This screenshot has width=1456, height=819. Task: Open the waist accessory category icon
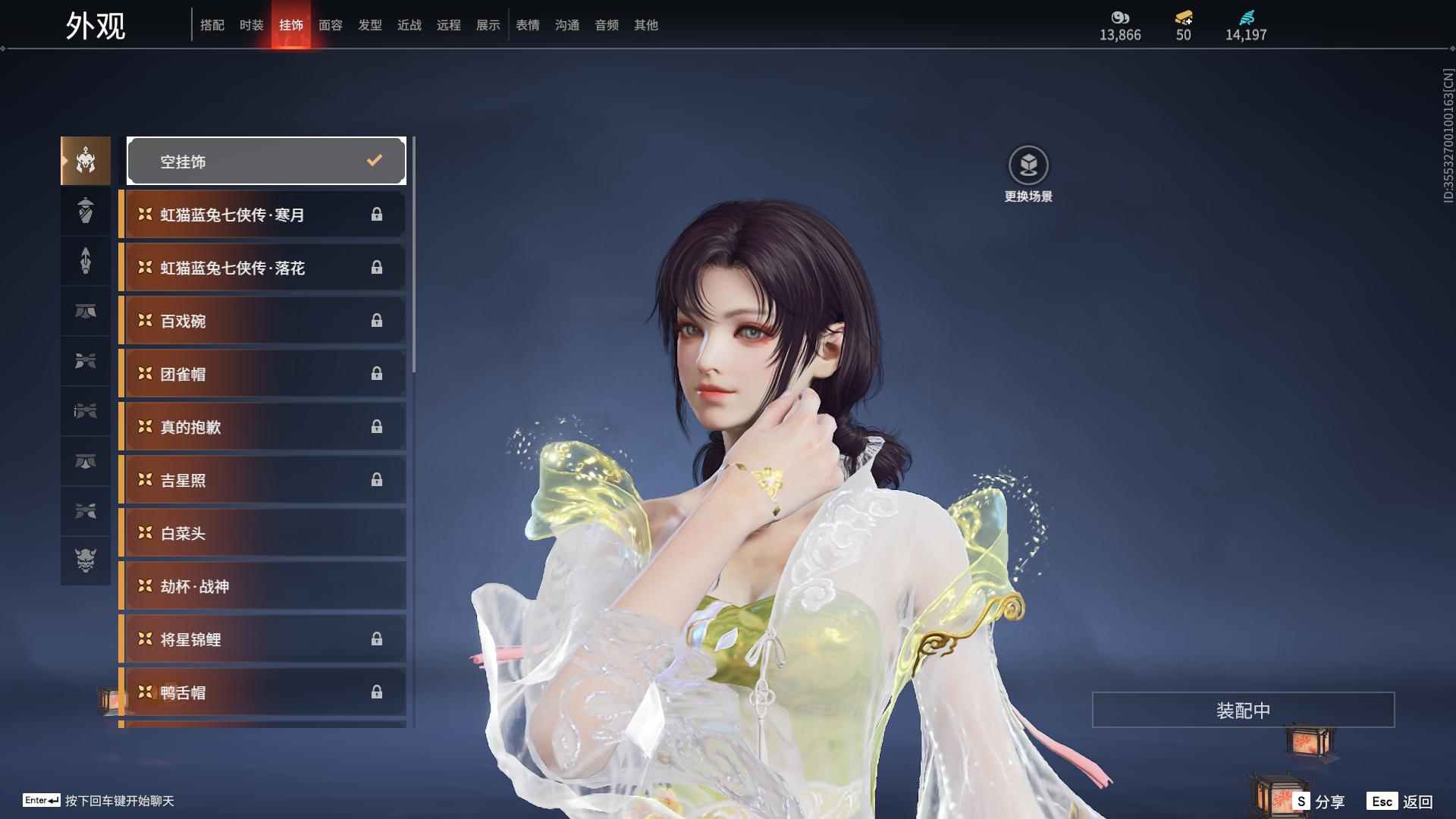pos(85,312)
